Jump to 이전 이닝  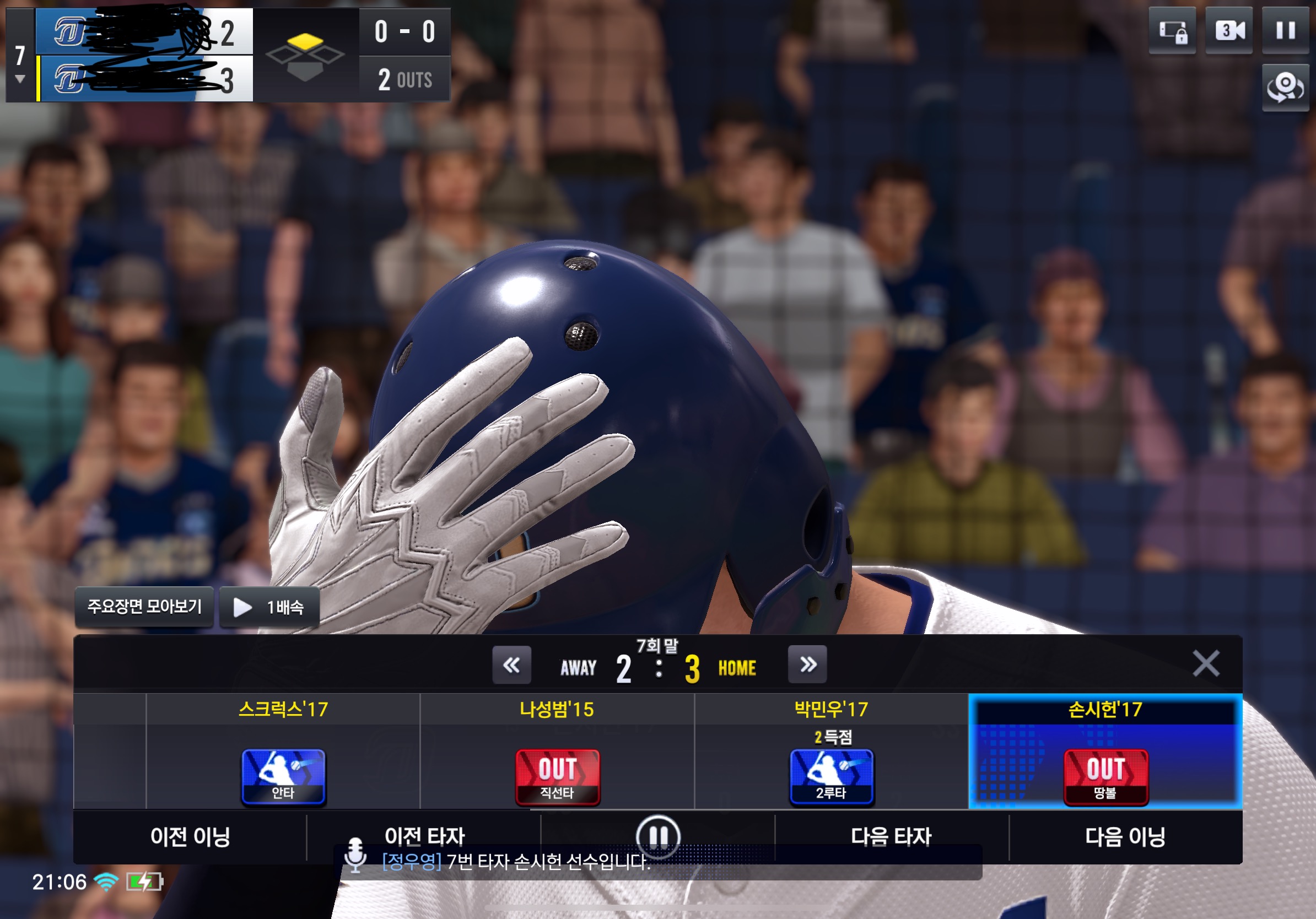click(x=190, y=836)
